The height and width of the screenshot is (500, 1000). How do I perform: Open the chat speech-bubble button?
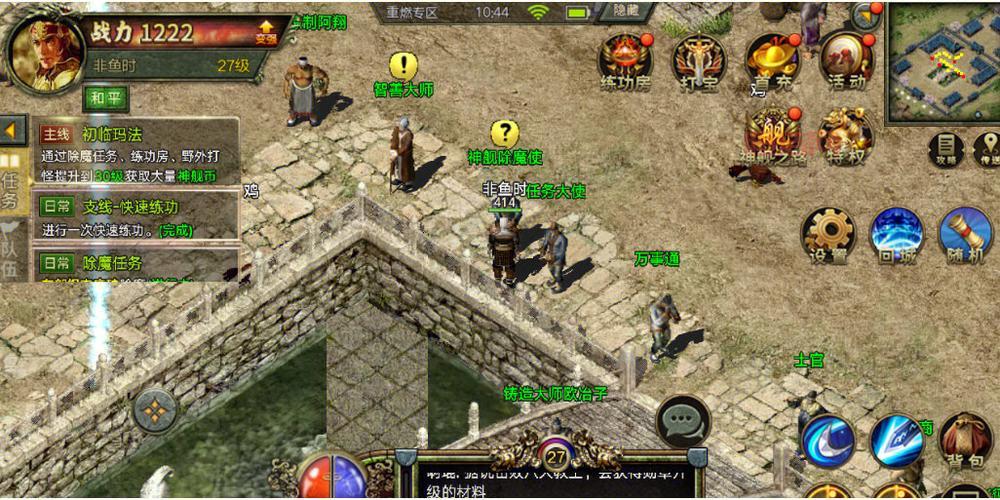tap(683, 420)
